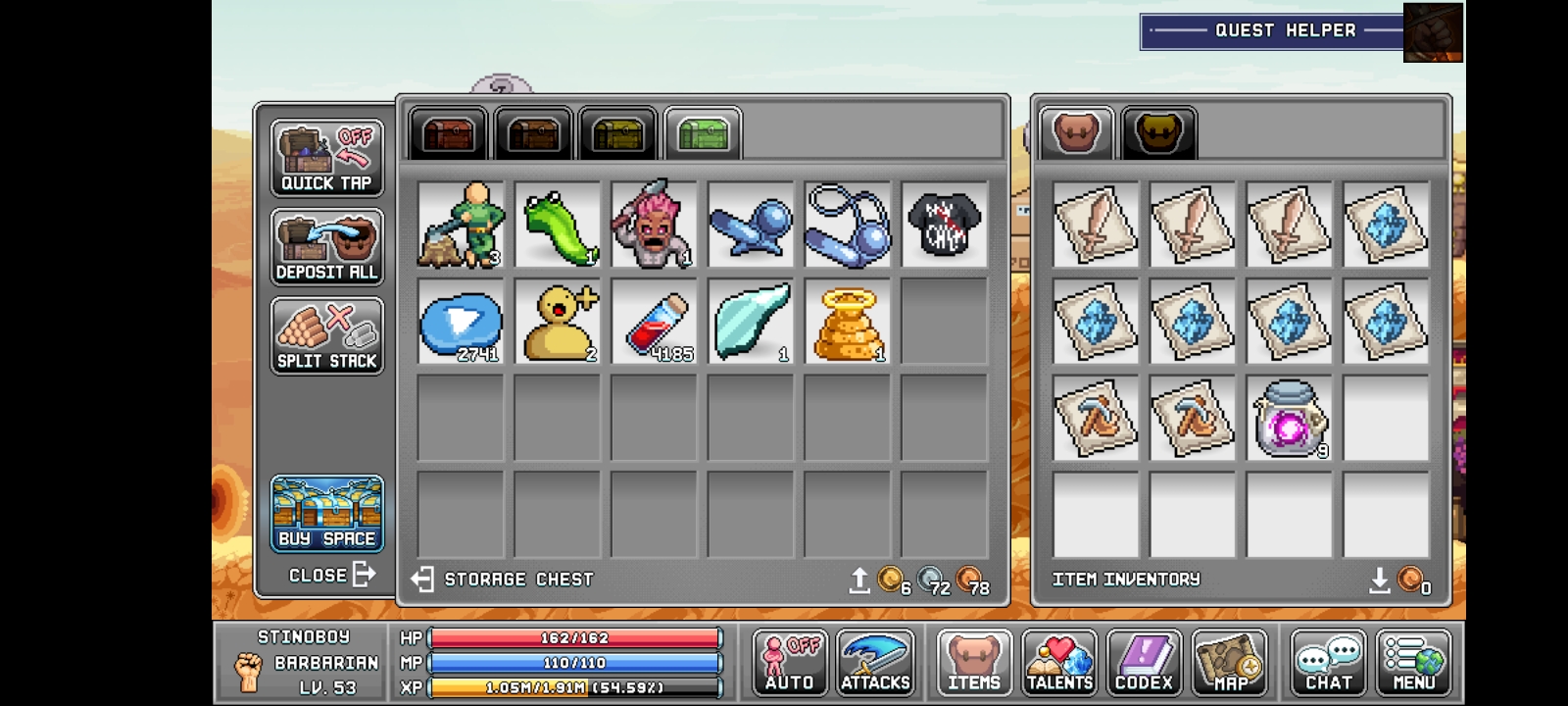Open the Codex
The width and height of the screenshot is (1568, 706).
tap(1146, 663)
